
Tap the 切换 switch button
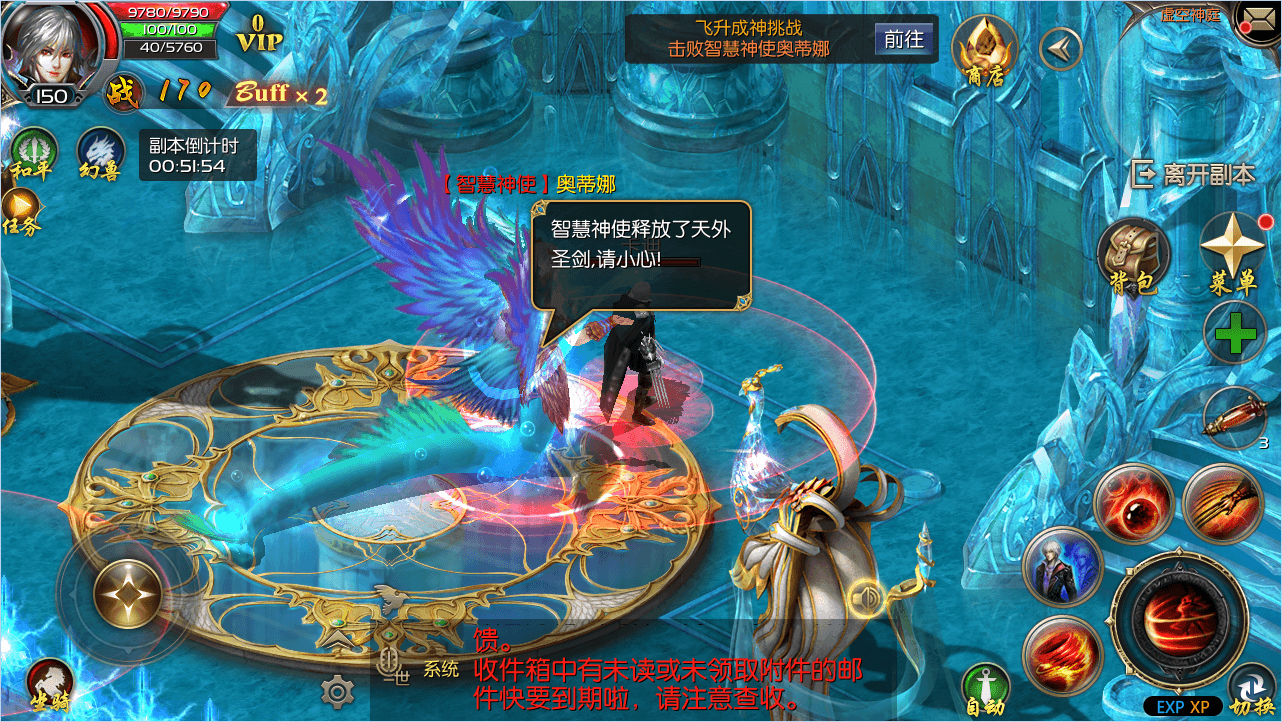click(x=1252, y=692)
